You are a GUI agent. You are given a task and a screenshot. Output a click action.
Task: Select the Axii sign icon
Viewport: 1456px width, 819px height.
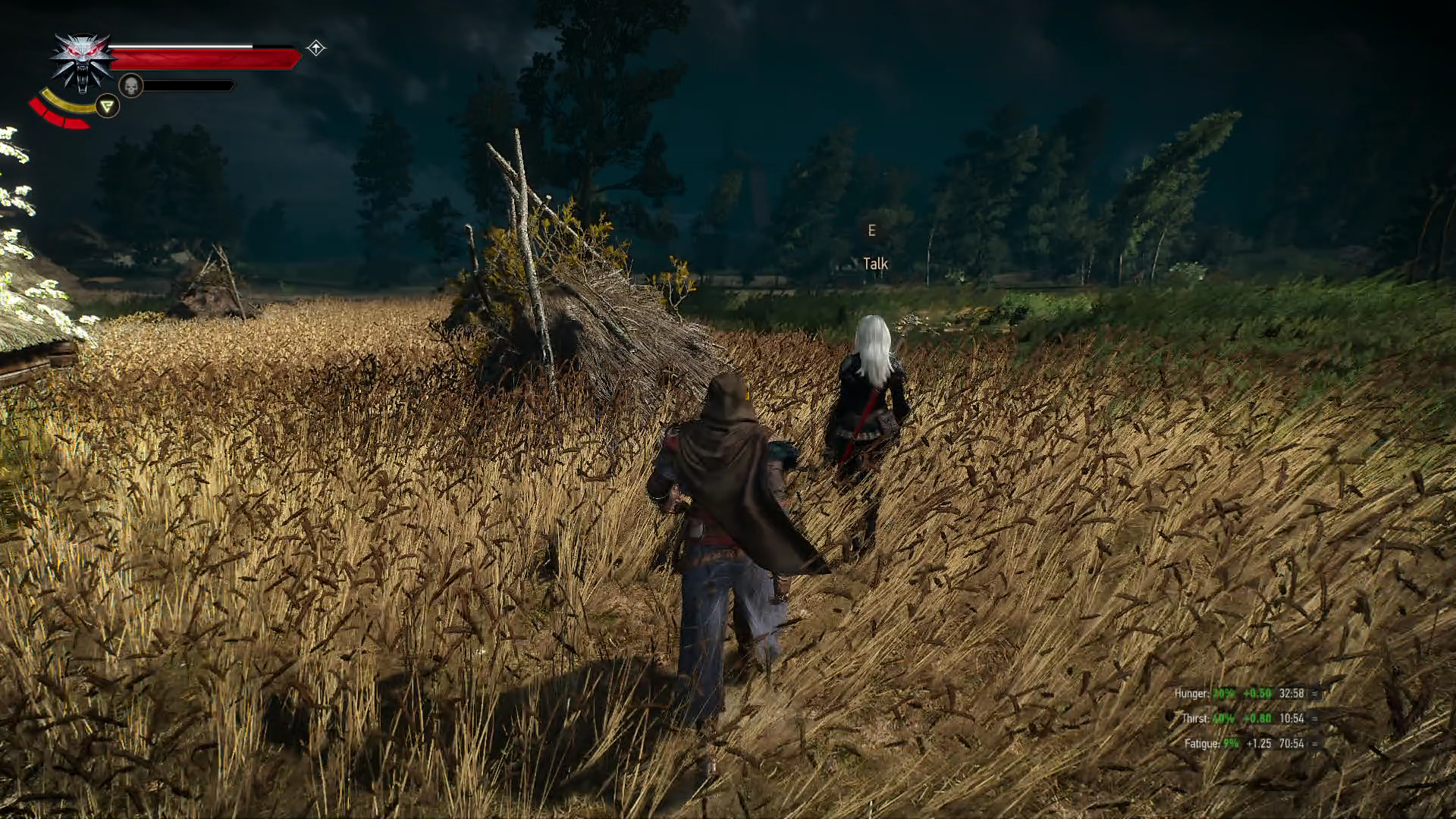(108, 106)
